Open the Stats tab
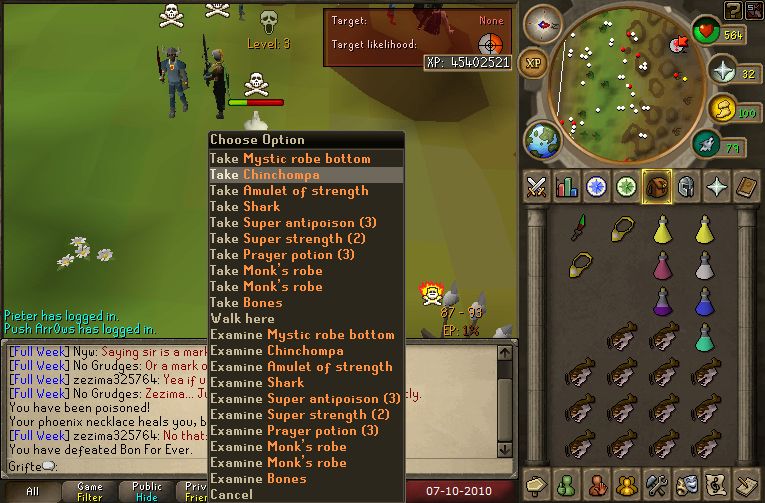The width and height of the screenshot is (765, 503). 567,186
